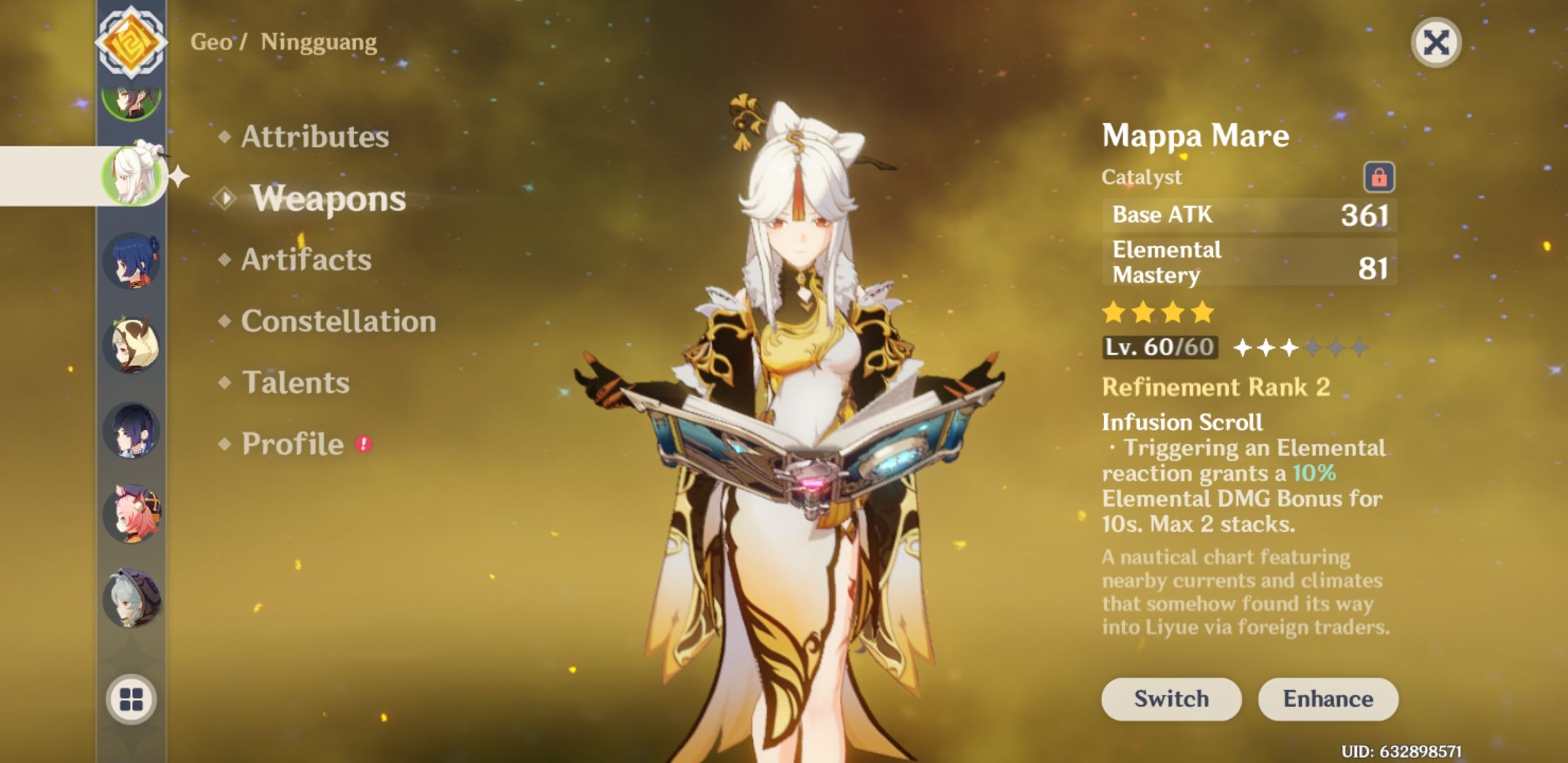1568x763 pixels.
Task: Select the Weapons menu entry
Action: click(x=328, y=199)
